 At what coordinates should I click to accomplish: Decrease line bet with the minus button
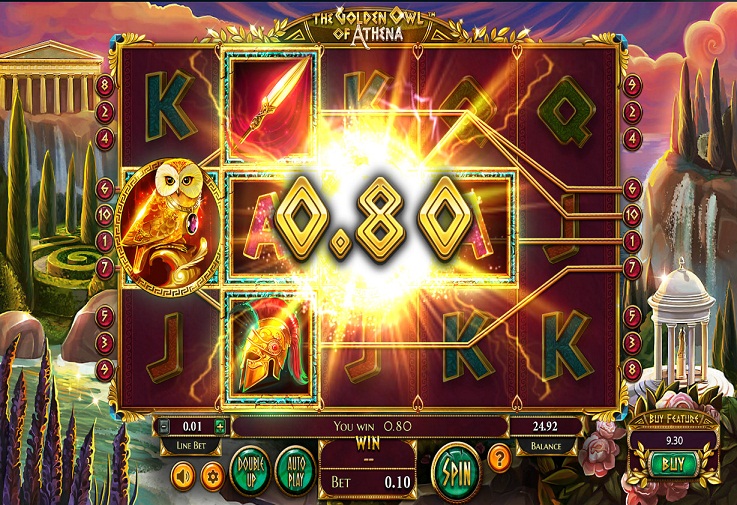162,426
